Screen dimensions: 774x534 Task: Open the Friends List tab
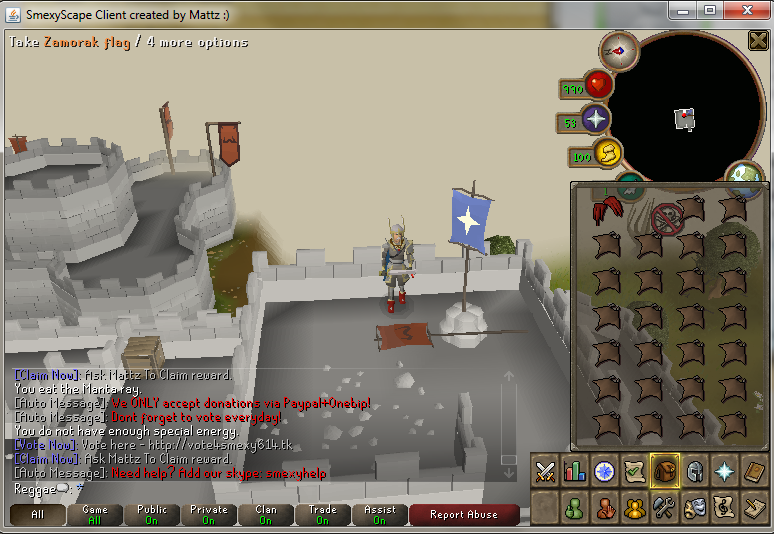[575, 508]
